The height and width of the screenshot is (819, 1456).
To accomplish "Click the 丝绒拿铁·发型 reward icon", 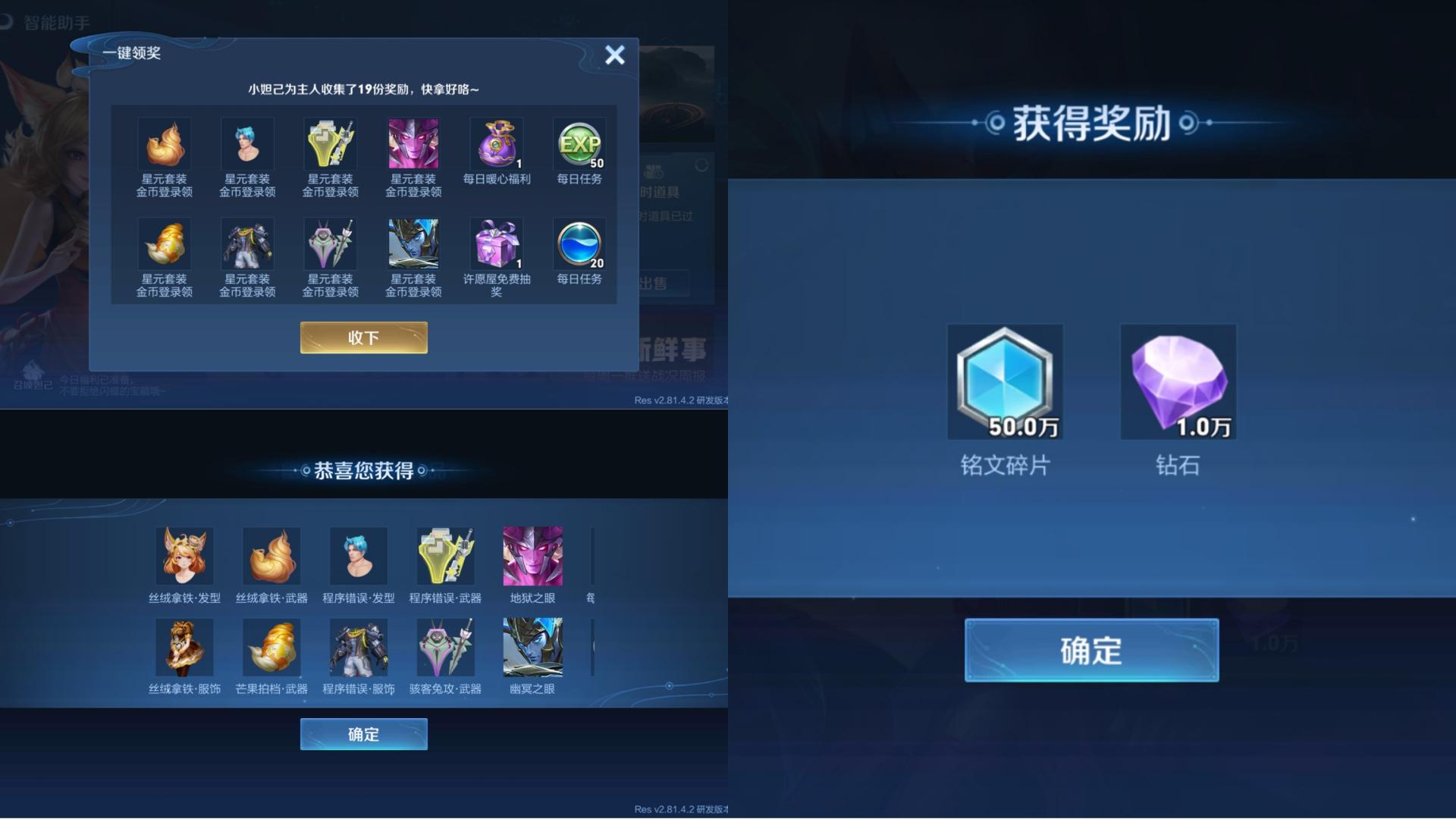I will coord(185,555).
